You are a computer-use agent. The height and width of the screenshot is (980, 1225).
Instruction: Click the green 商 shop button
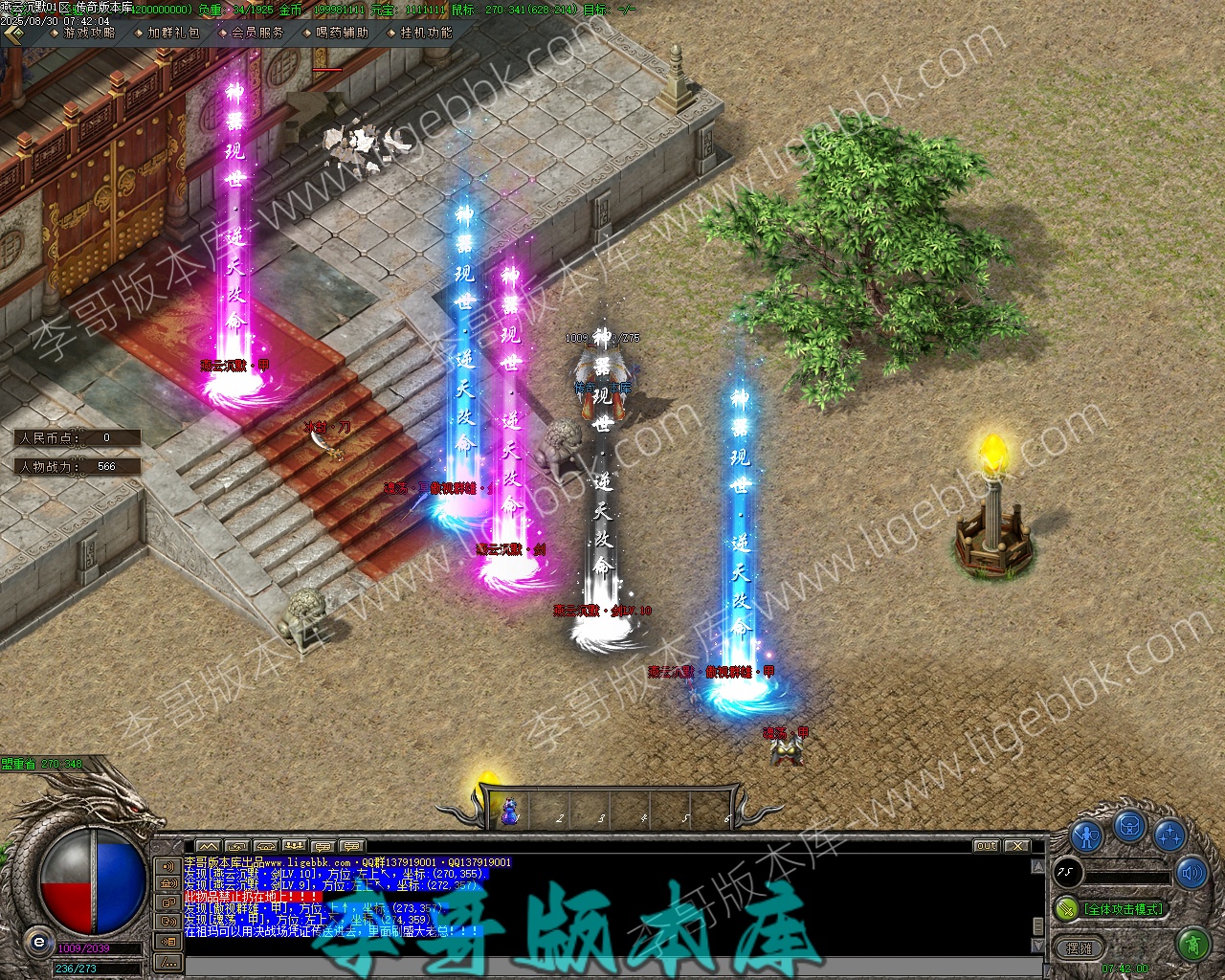pos(1192,946)
